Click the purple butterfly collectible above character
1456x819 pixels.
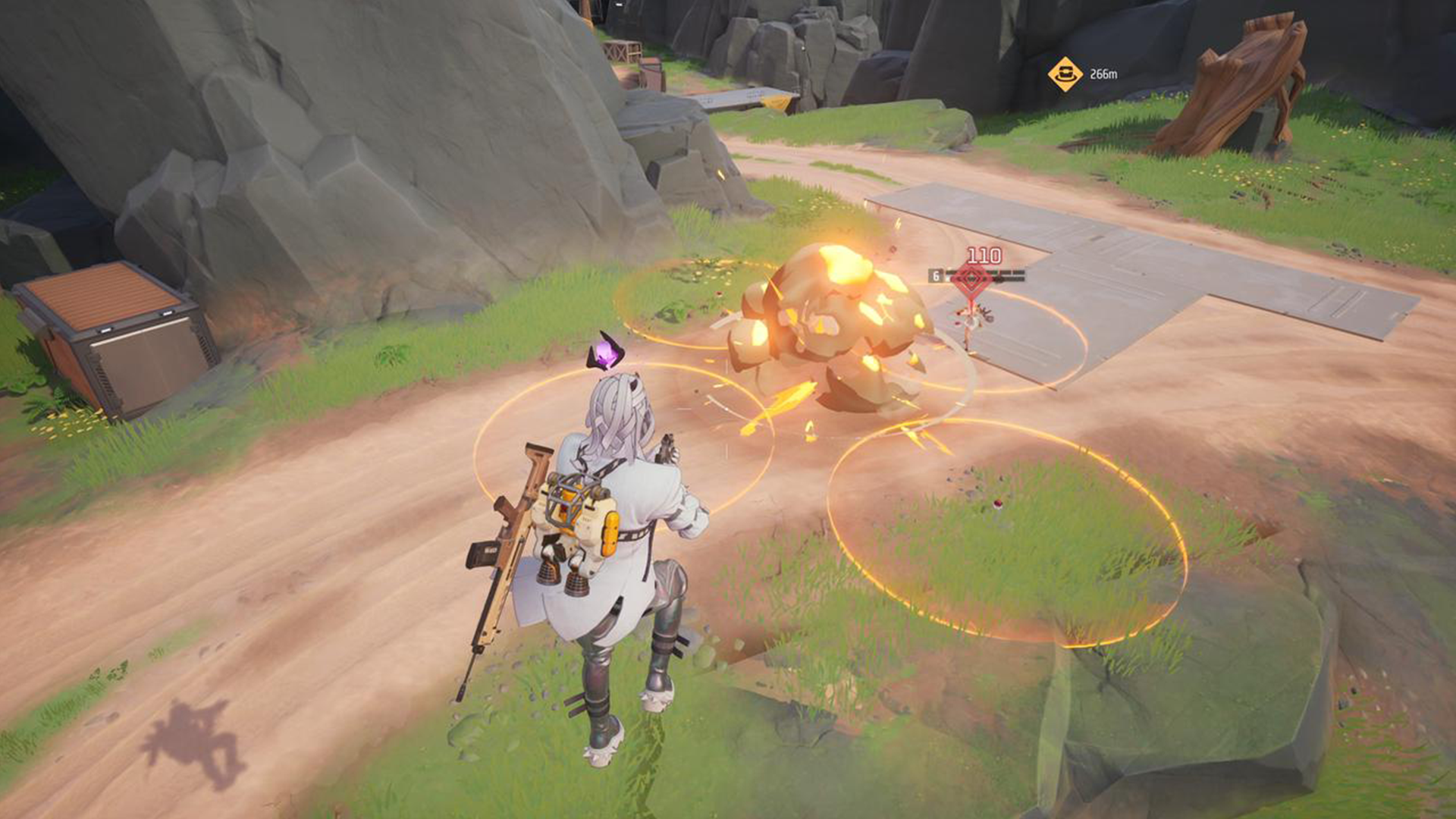pos(604,351)
